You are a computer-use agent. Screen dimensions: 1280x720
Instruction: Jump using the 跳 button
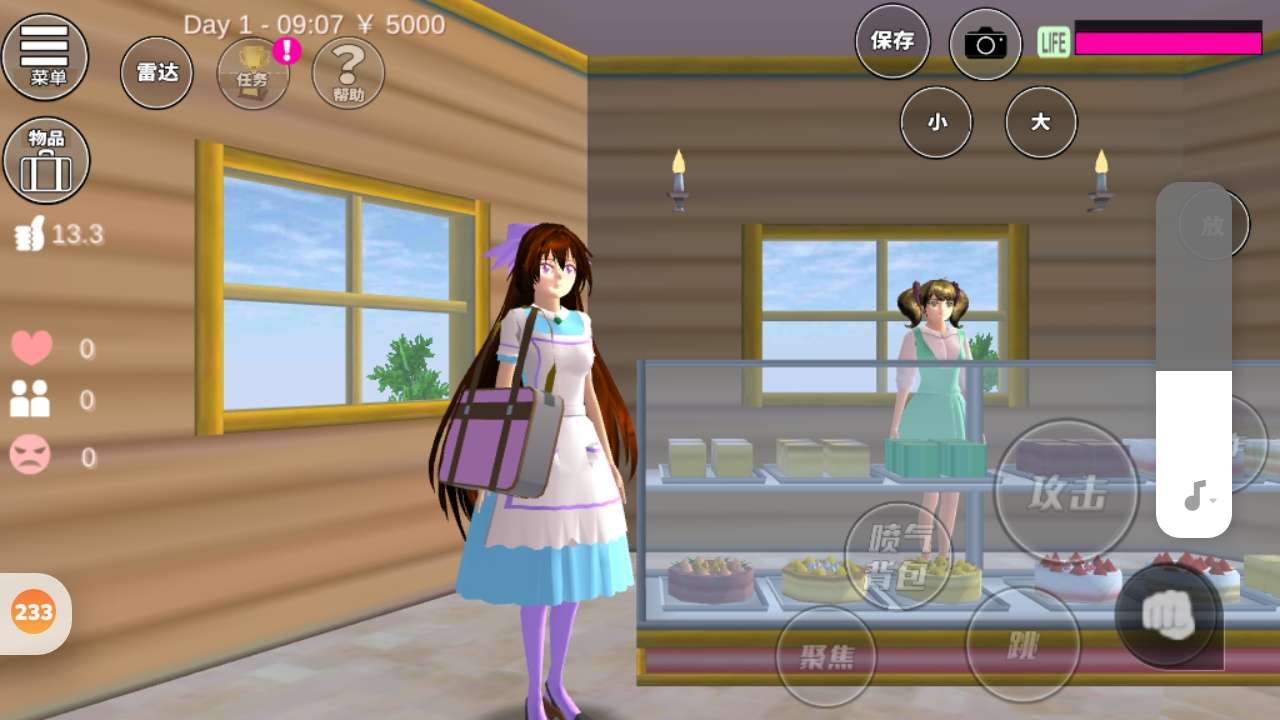pyautogui.click(x=1022, y=645)
